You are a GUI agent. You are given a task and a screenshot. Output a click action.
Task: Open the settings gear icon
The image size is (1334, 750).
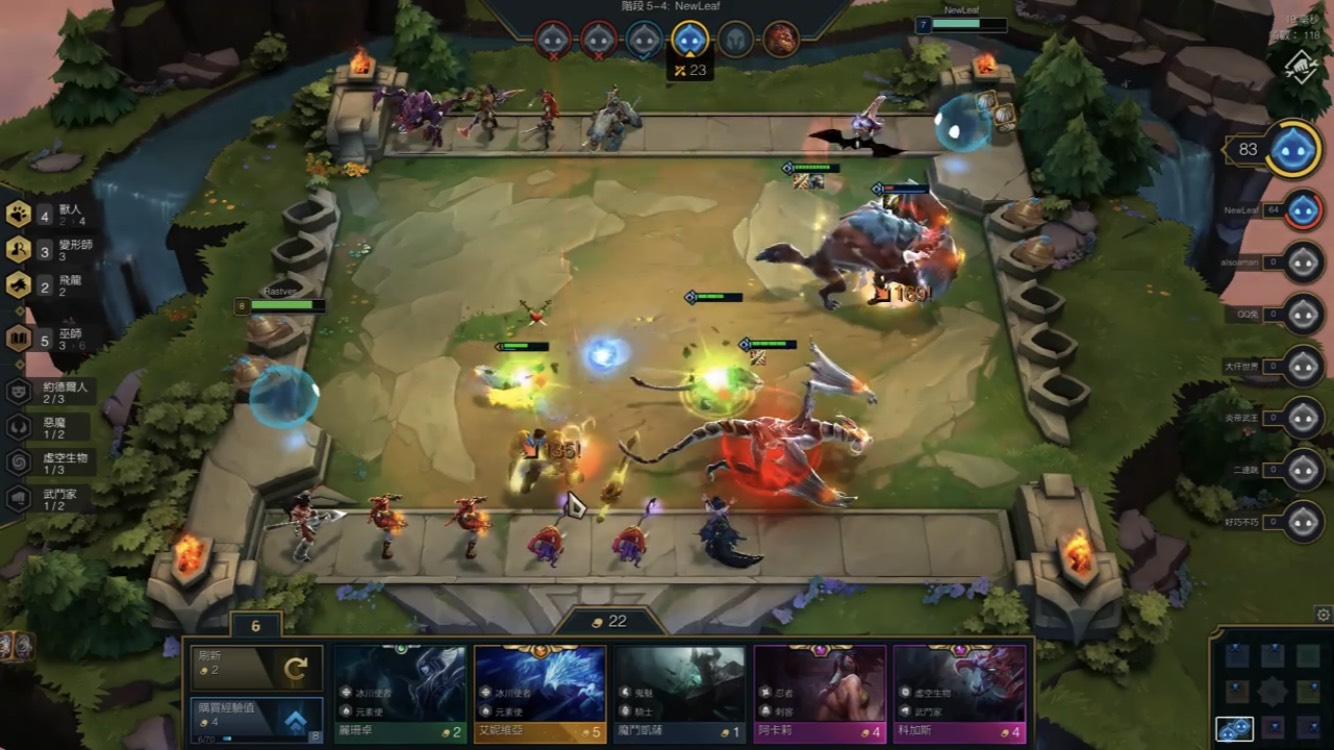[x=1323, y=614]
